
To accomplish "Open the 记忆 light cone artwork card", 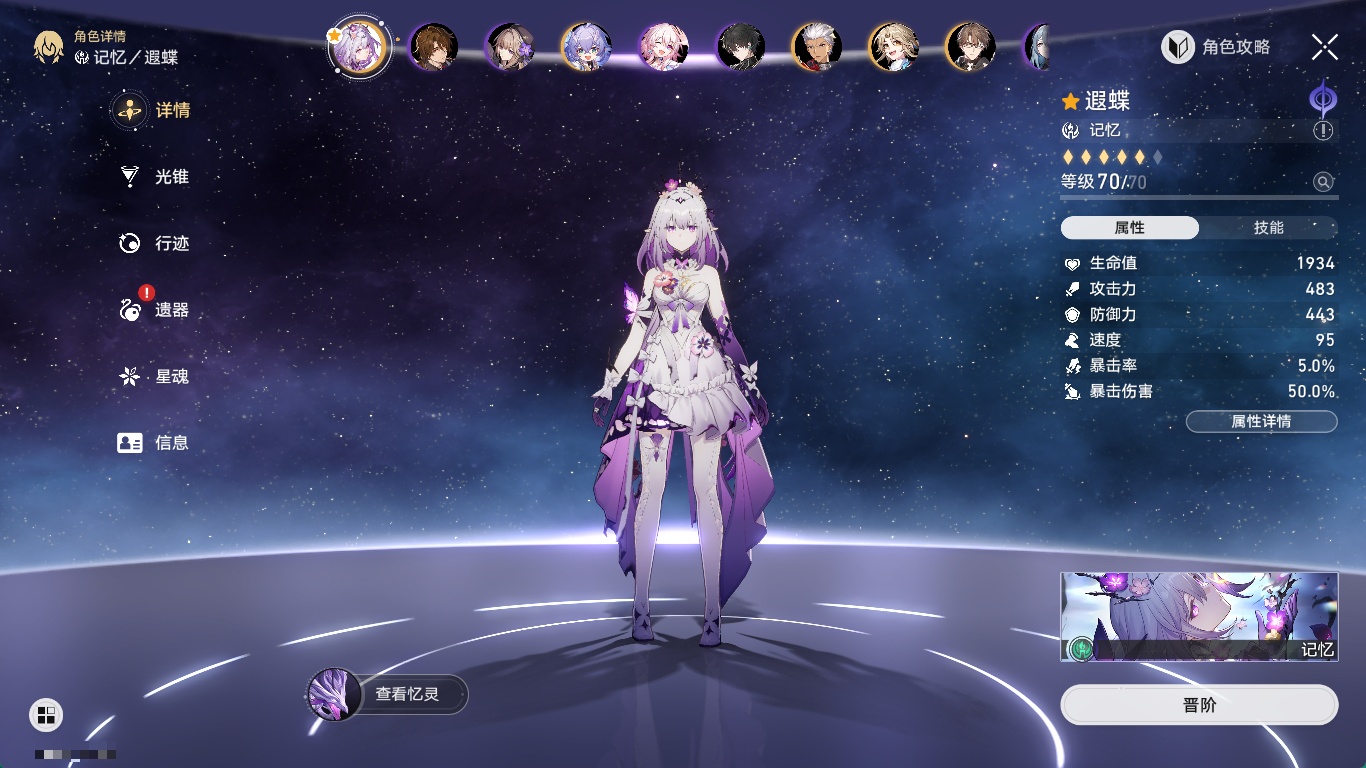I will click(1199, 616).
